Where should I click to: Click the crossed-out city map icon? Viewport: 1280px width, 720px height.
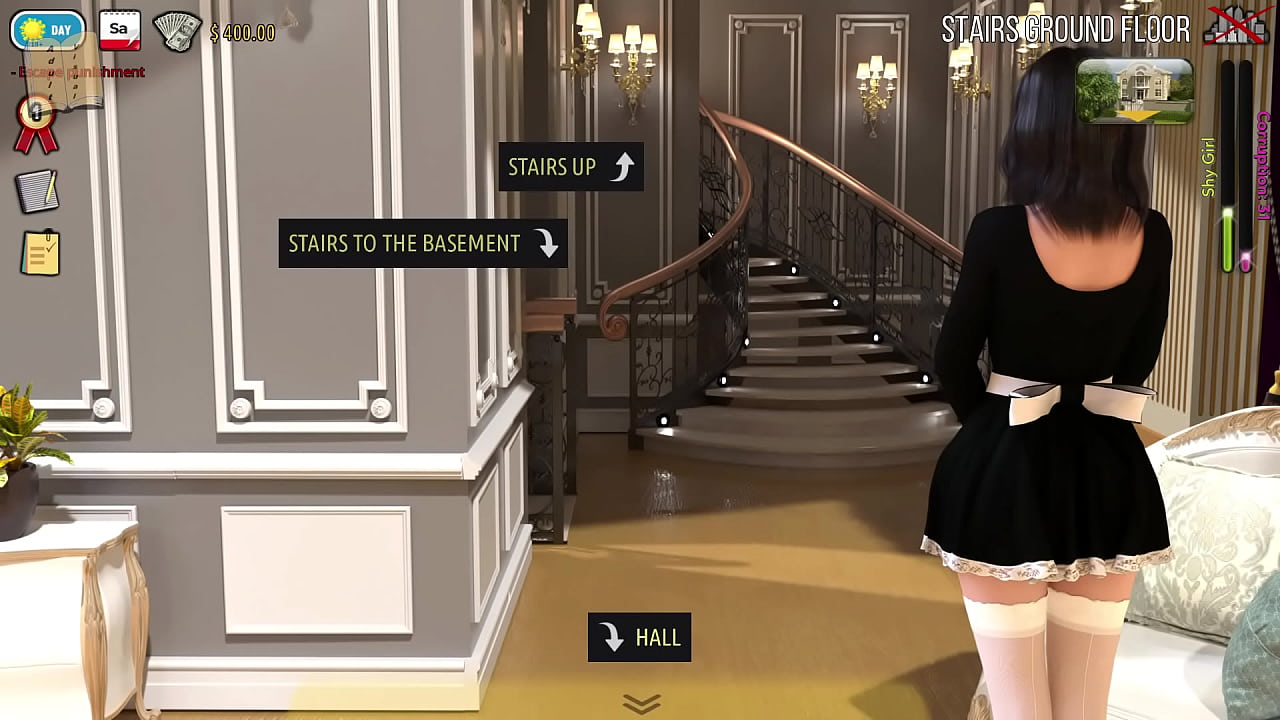tap(1235, 27)
